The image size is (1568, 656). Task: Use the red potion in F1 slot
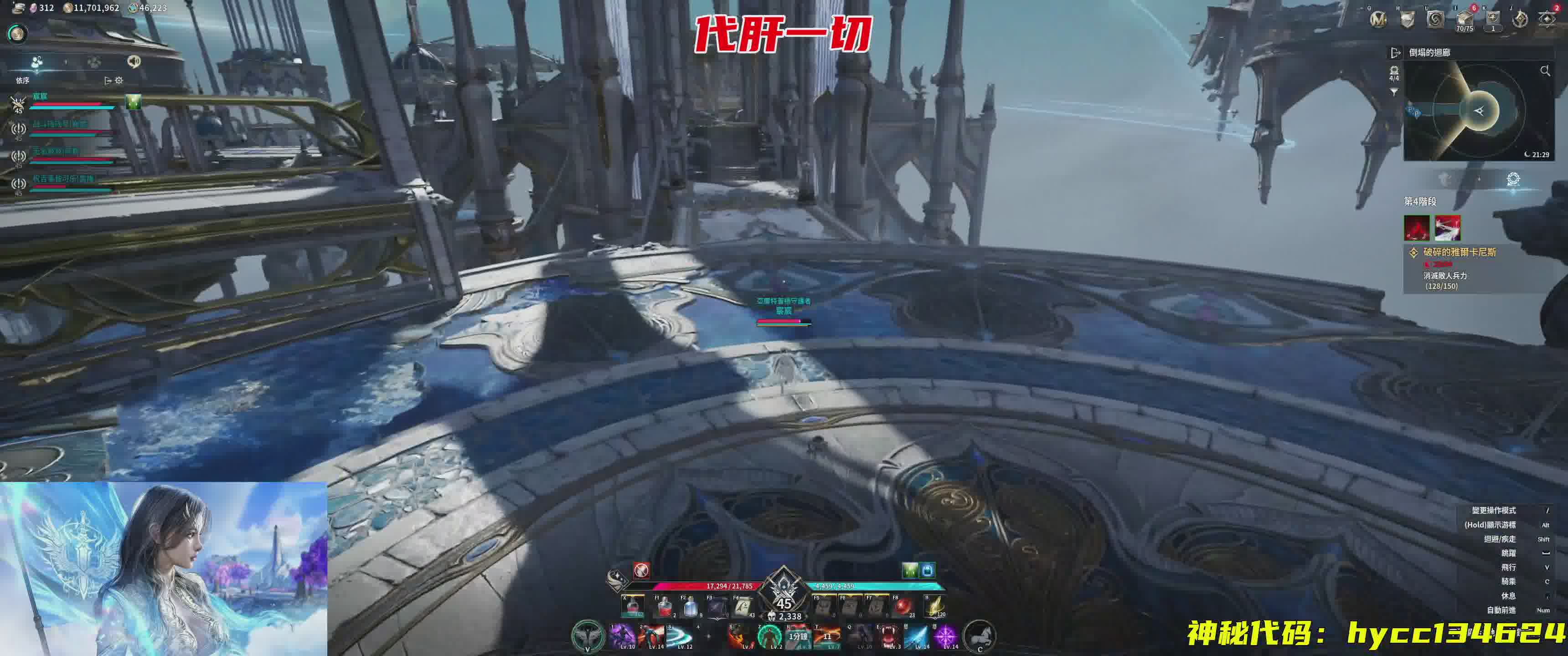click(x=664, y=606)
